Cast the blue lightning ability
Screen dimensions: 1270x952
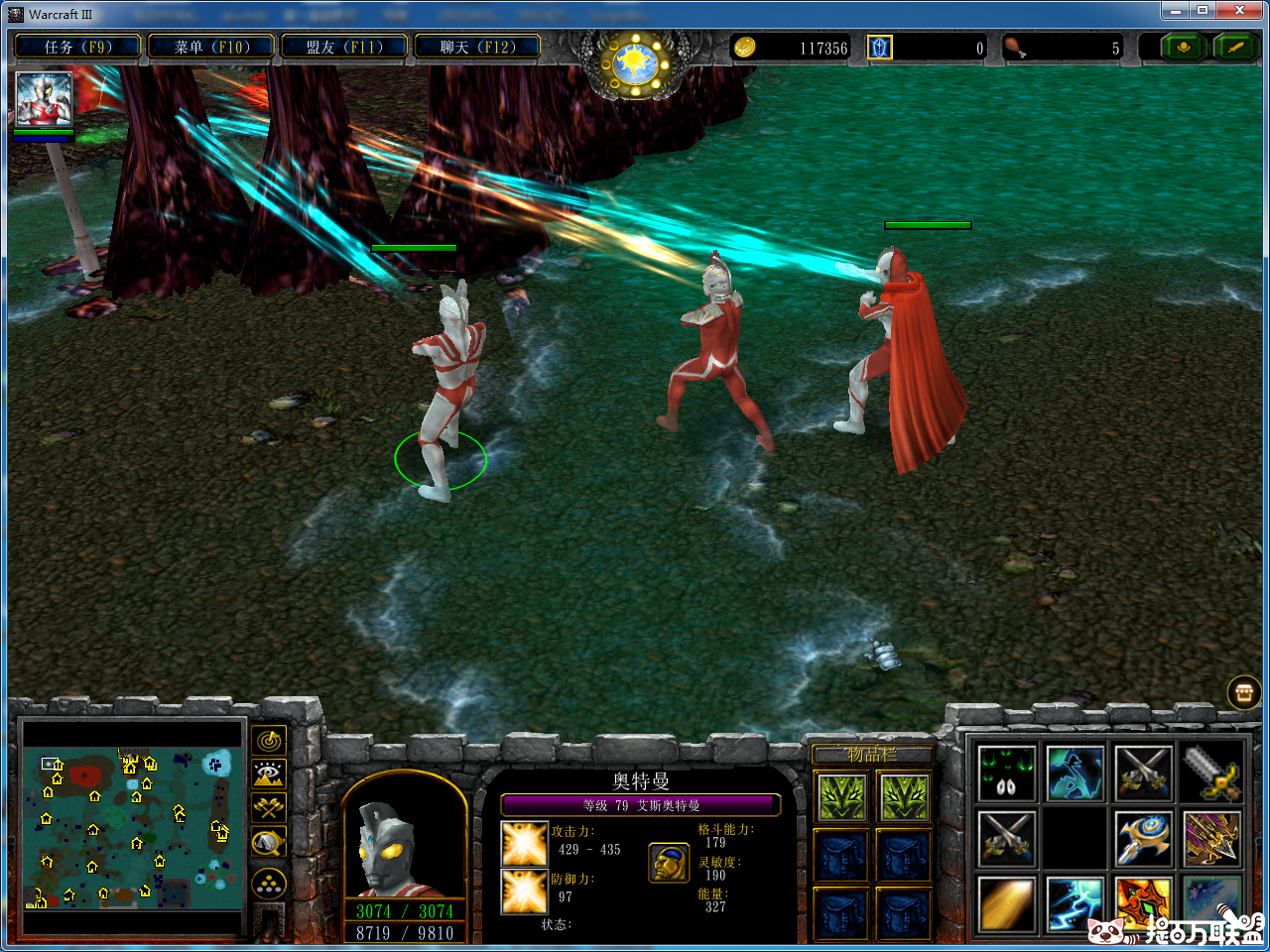(x=1075, y=903)
